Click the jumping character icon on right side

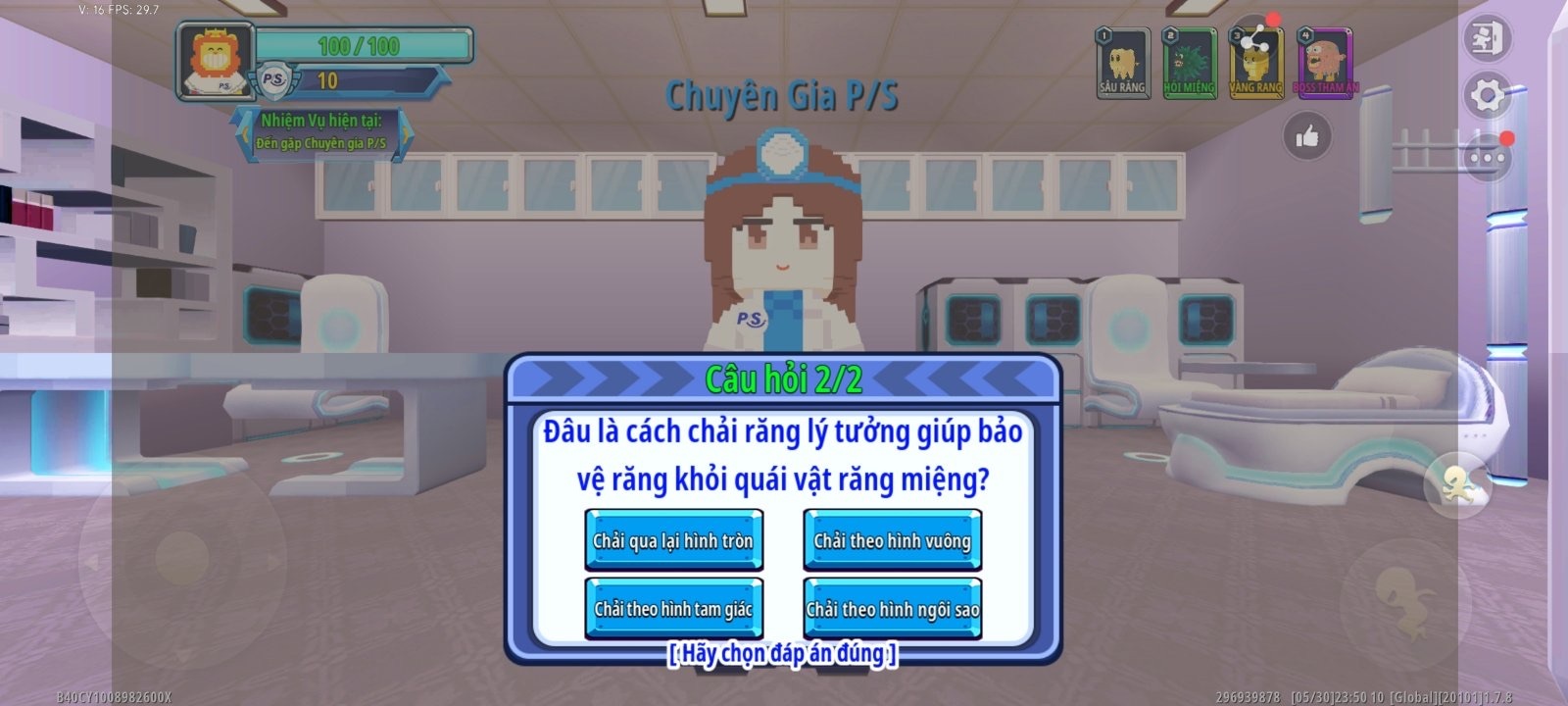tap(1457, 482)
